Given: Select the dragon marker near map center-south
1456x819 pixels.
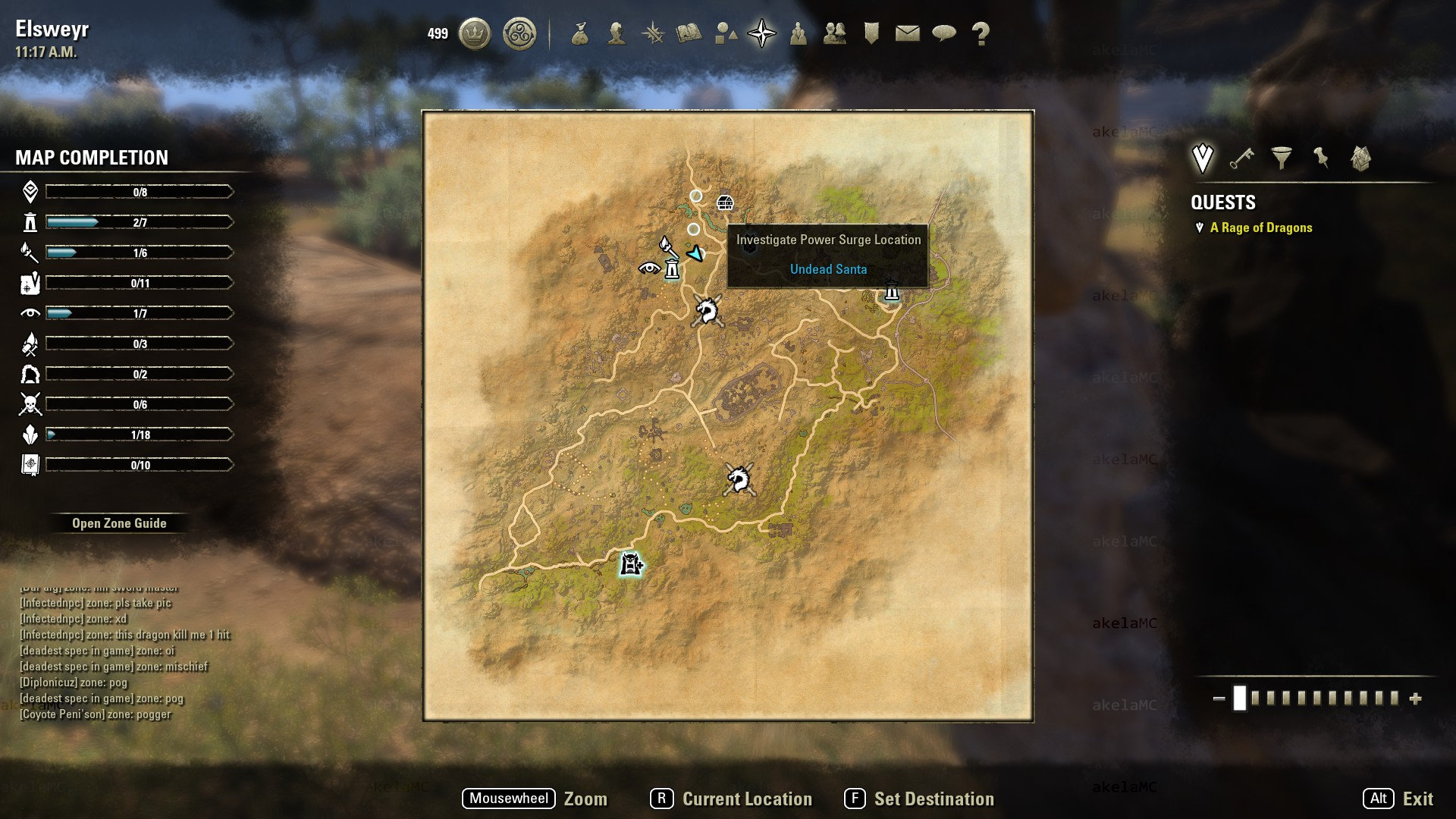Looking at the screenshot, I should 738,479.
